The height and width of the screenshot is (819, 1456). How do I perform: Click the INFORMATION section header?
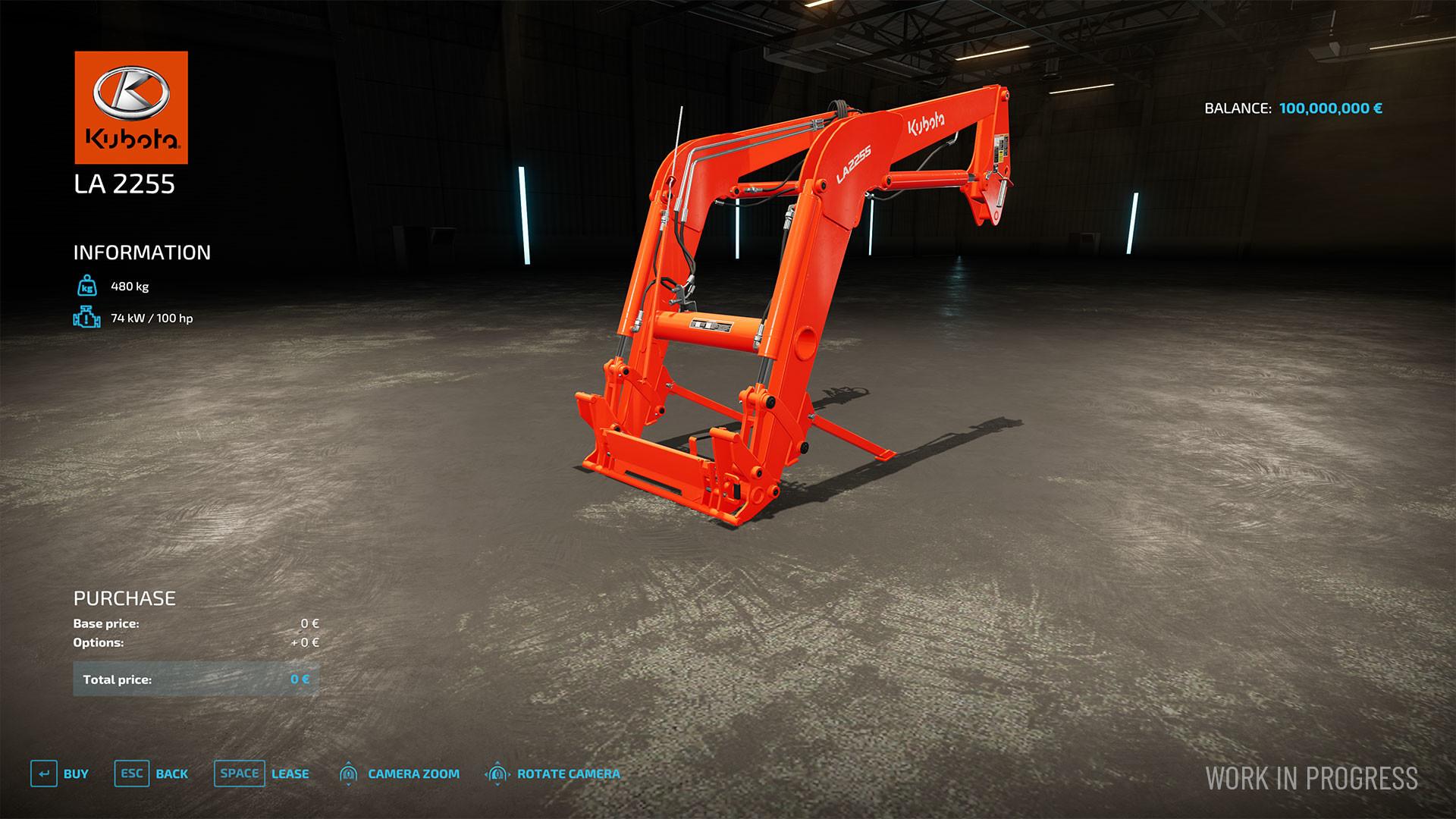[141, 253]
